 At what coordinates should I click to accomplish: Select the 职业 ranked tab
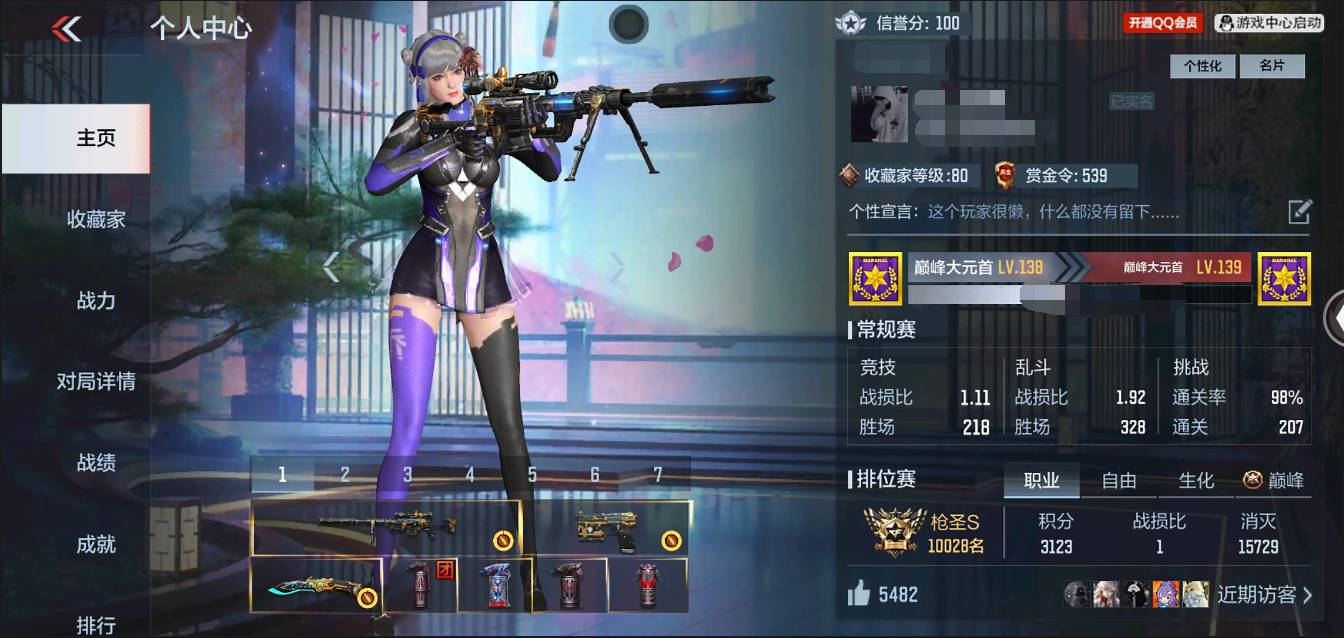1041,481
